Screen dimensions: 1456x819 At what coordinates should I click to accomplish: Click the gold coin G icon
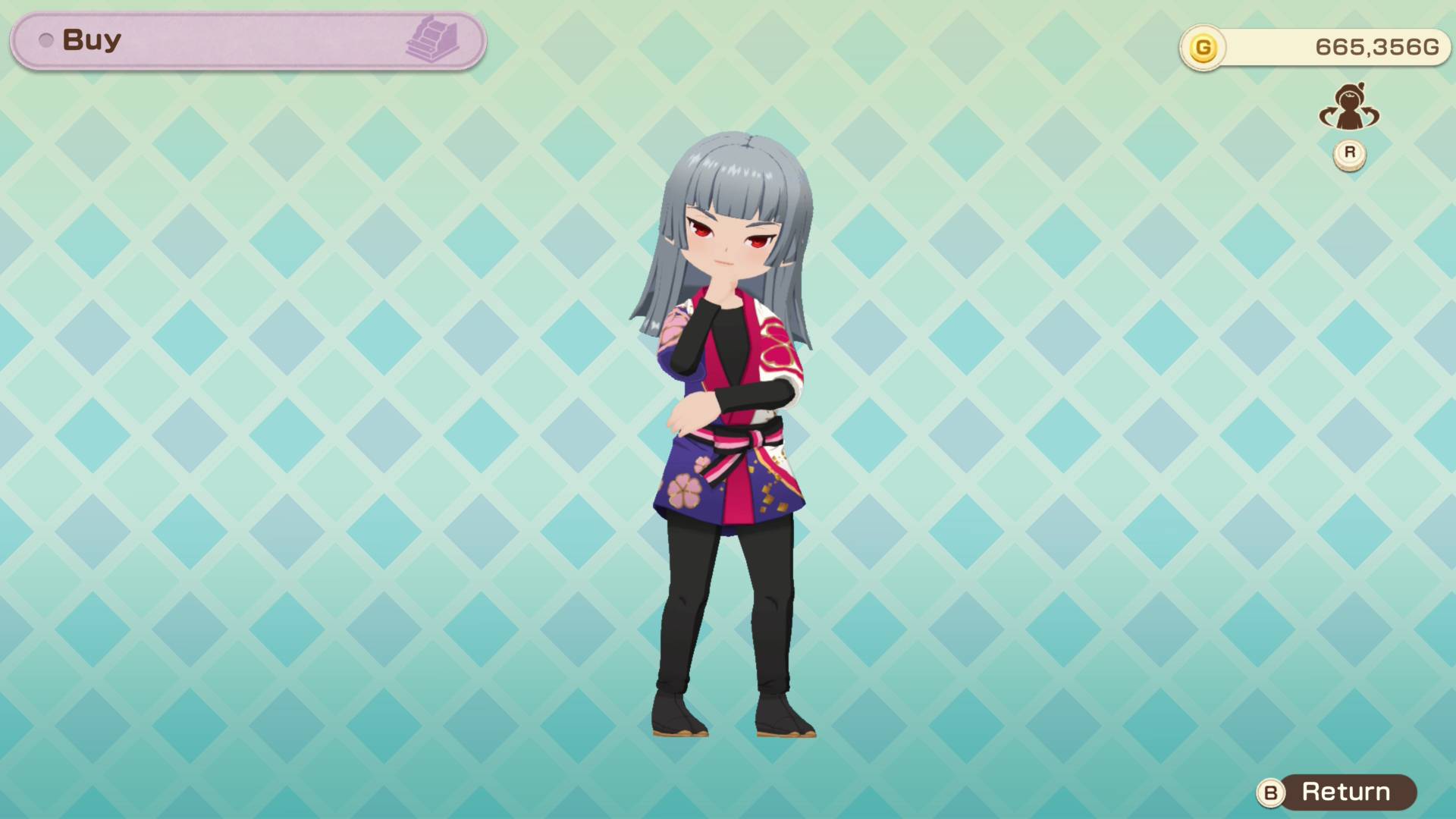pyautogui.click(x=1204, y=47)
